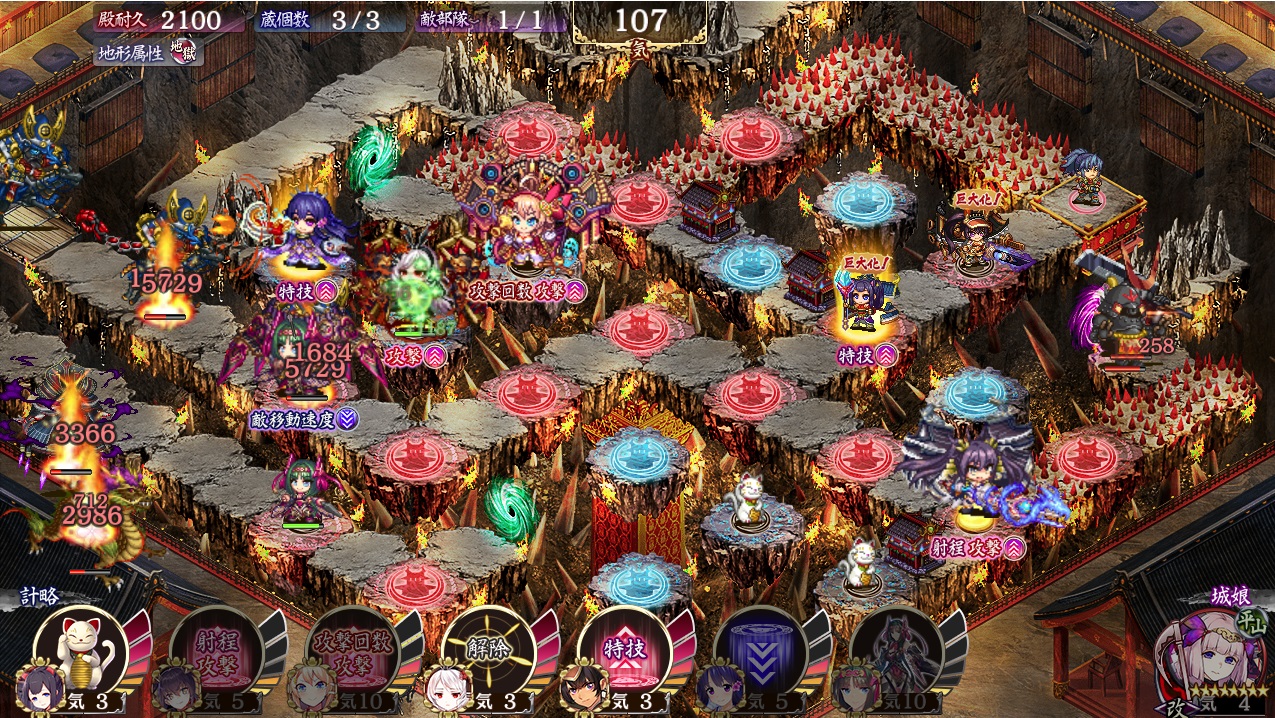The height and width of the screenshot is (718, 1275).
Task: Use the blue down-arrows slow stratagem
Action: pyautogui.click(x=760, y=650)
